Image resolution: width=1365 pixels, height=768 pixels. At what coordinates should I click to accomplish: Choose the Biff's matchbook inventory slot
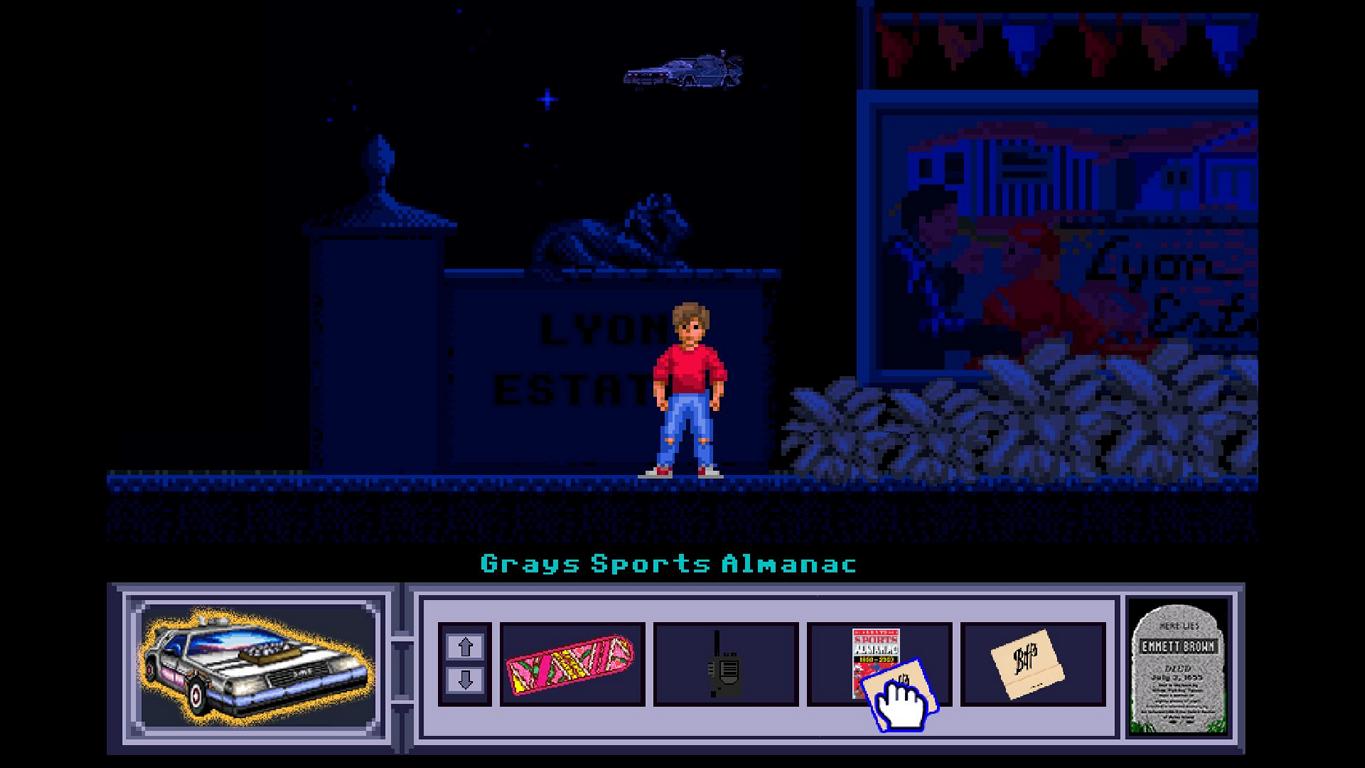(1031, 664)
